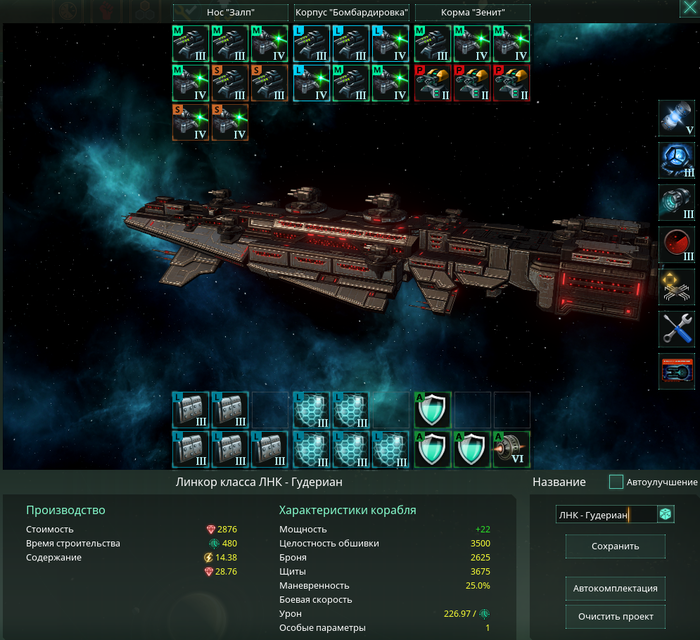Select the thruster III component slot

coord(677,202)
